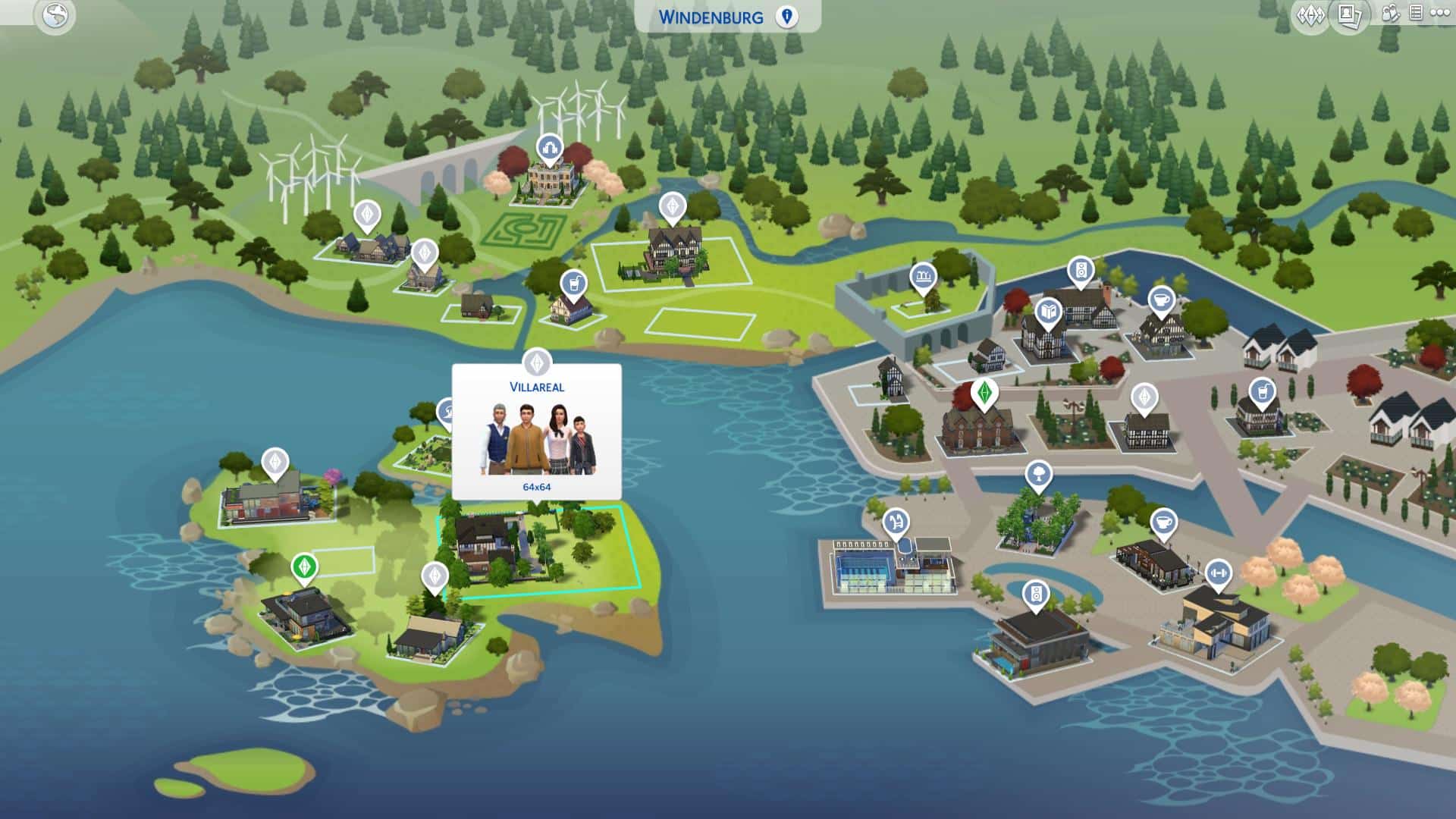The height and width of the screenshot is (819, 1456).
Task: Select the ancient ruins marker
Action: [x=923, y=277]
